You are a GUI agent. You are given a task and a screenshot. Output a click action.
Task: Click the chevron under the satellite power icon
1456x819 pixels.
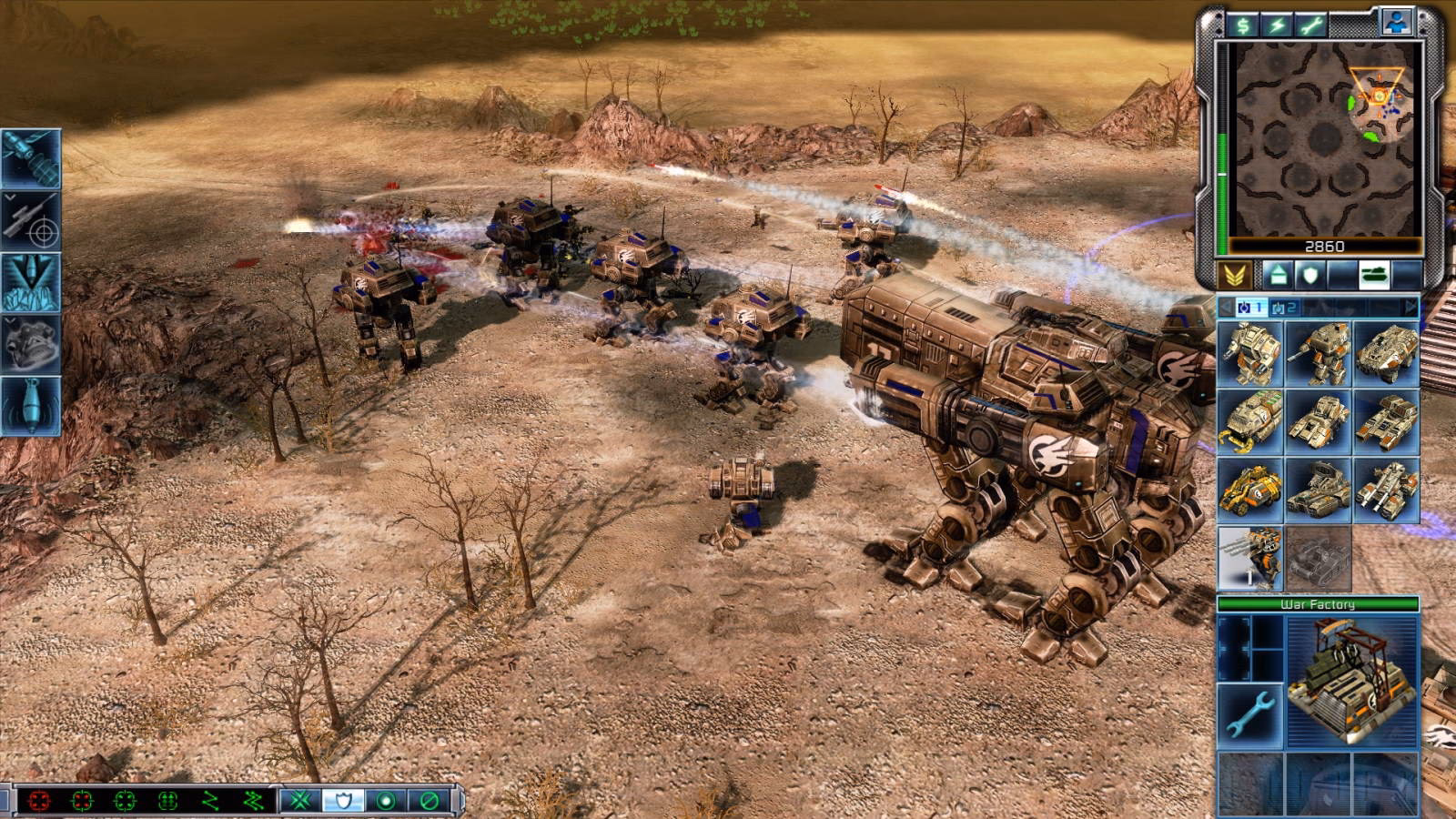tap(10, 197)
